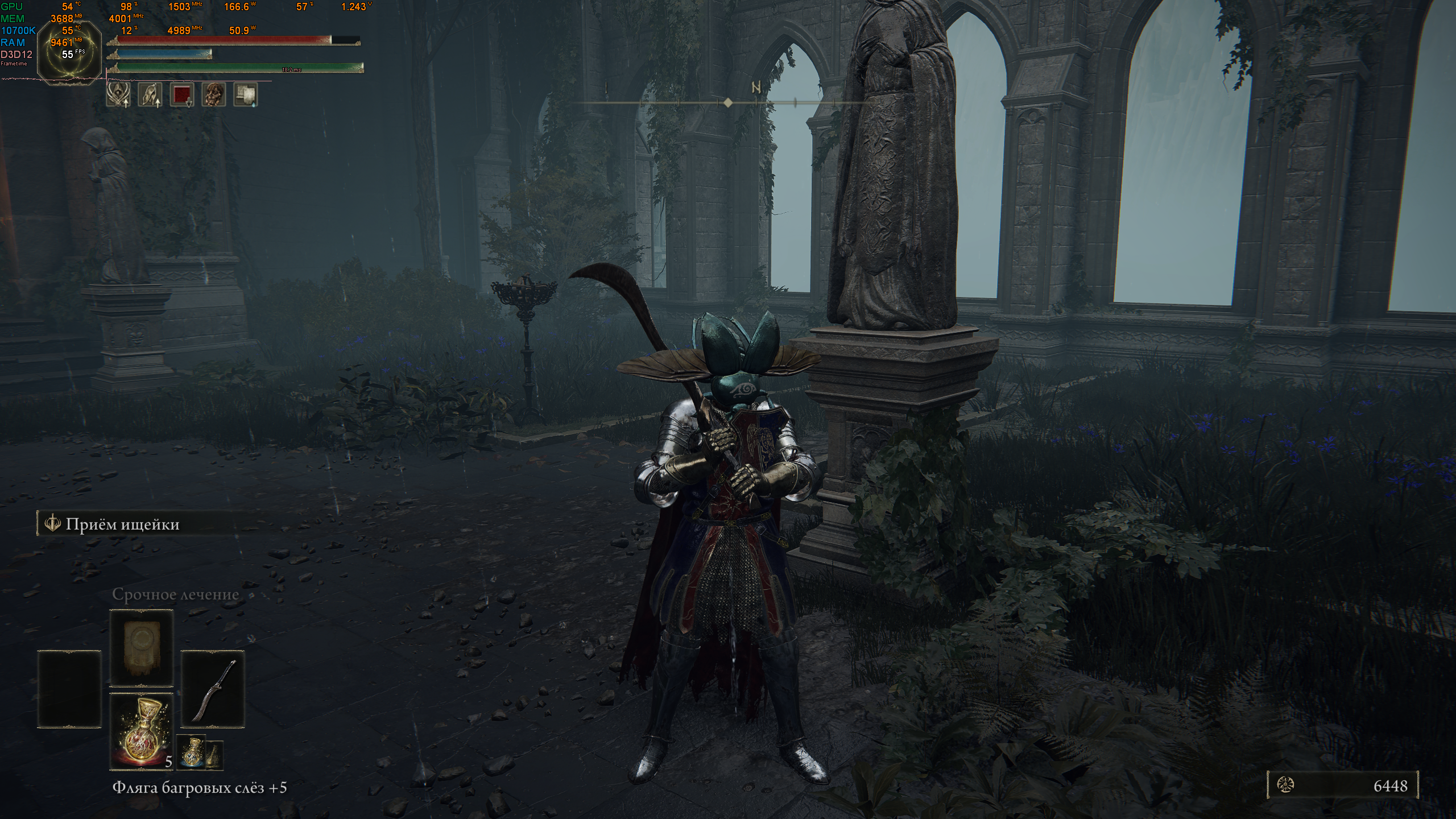The width and height of the screenshot is (1456, 819).
Task: Select the curved sword weapon slot
Action: 213,689
